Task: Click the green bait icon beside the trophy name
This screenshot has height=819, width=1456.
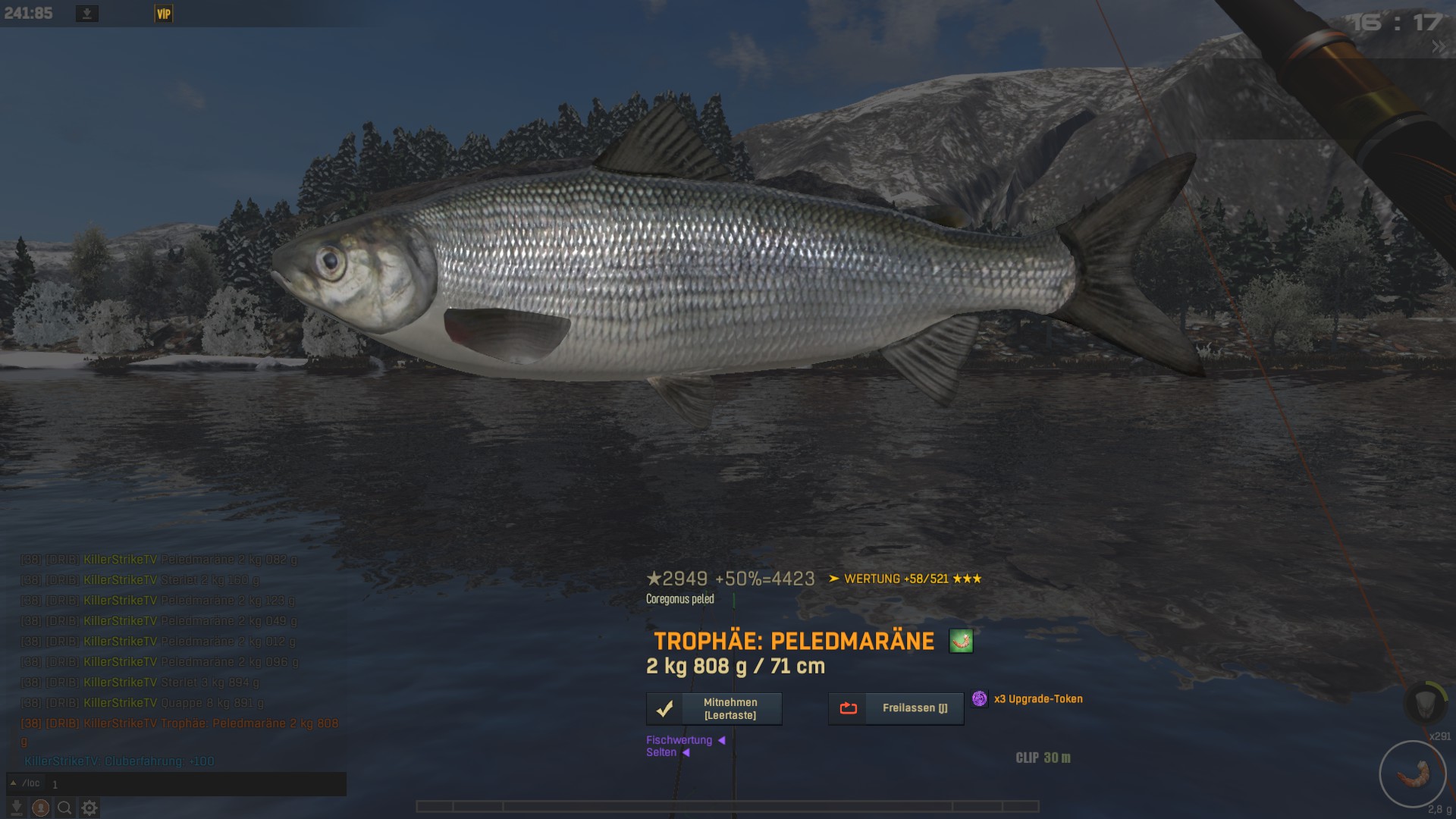Action: [x=961, y=642]
